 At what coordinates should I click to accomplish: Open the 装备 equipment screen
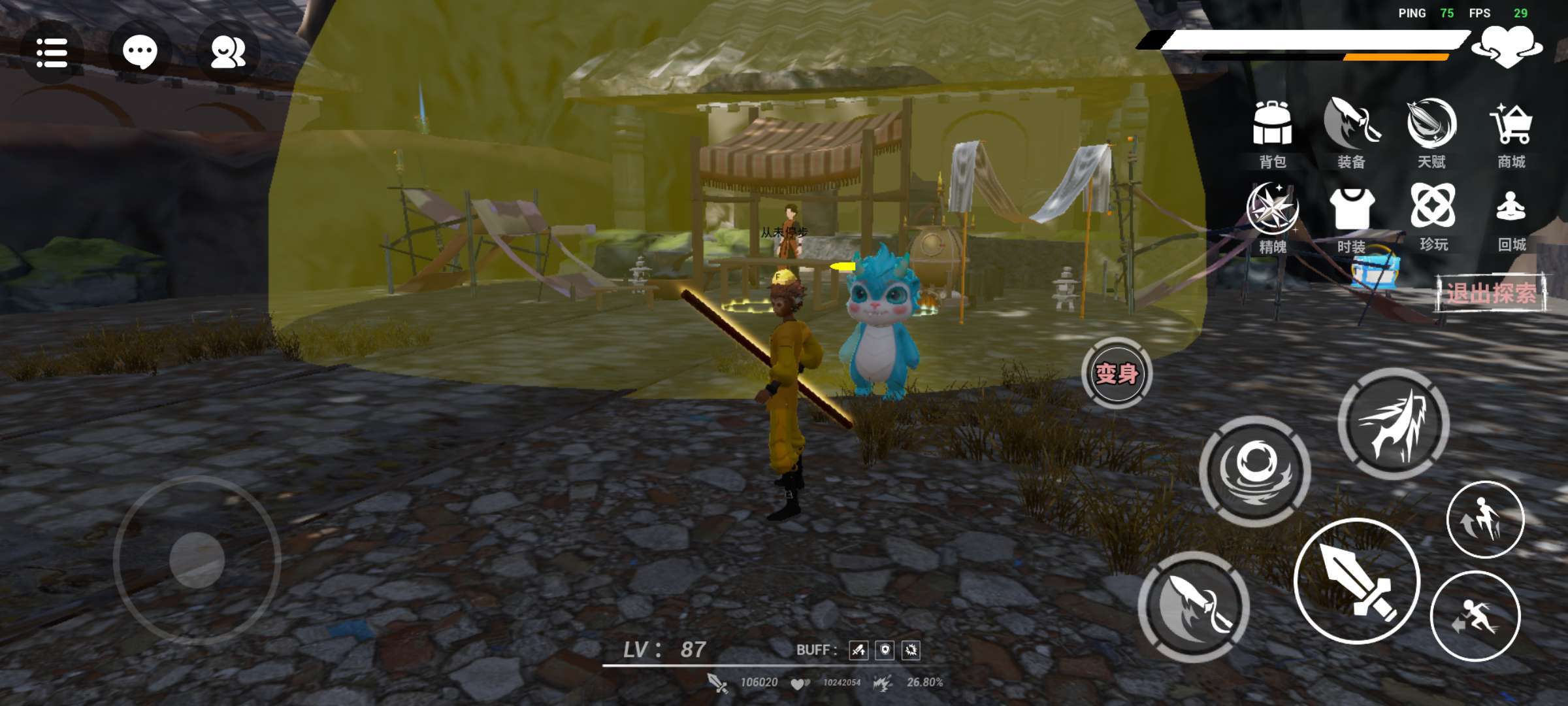[1352, 133]
